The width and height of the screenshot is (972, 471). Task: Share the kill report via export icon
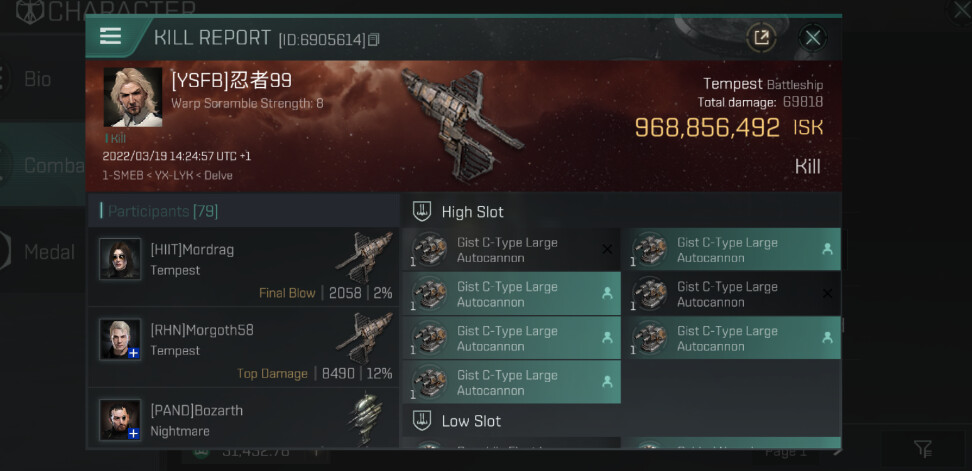coord(761,38)
